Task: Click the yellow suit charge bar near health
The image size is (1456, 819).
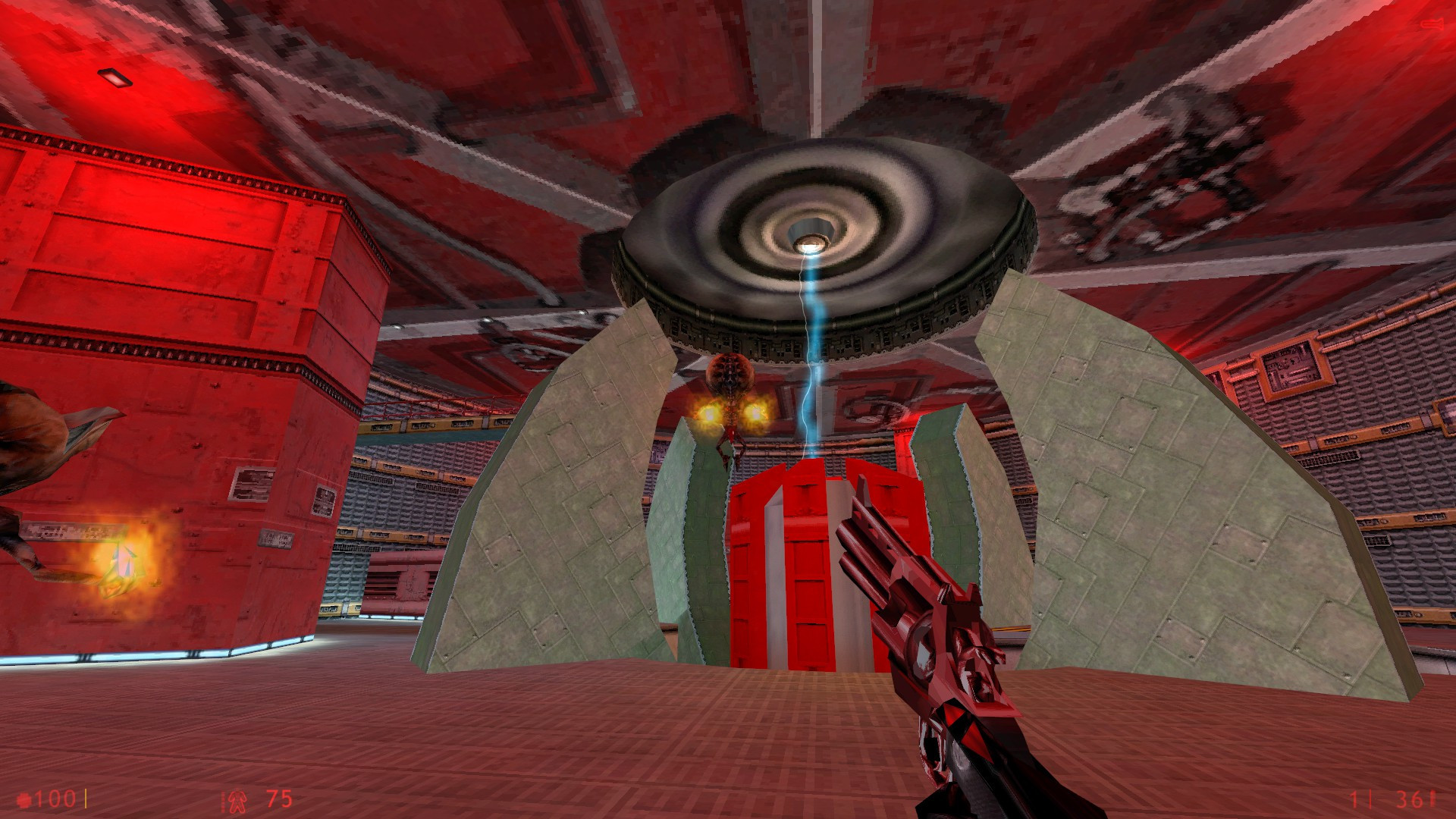Action: point(86,798)
